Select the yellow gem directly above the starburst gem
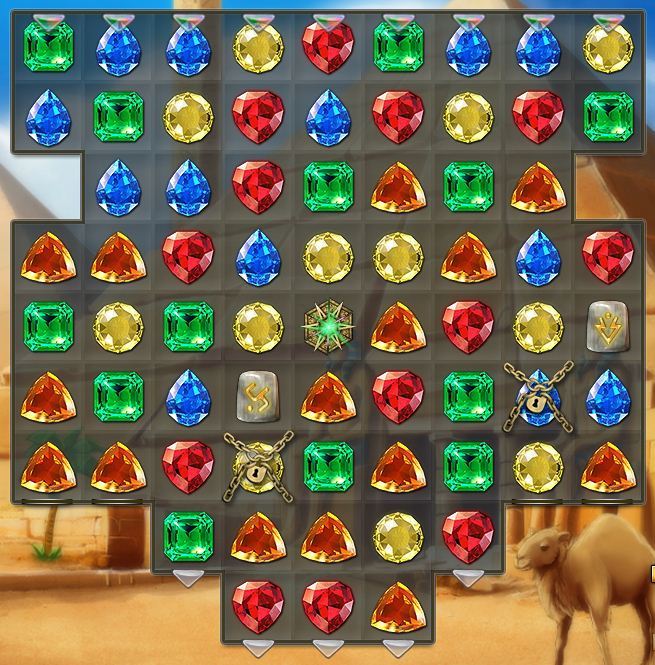655x665 pixels. tap(328, 256)
